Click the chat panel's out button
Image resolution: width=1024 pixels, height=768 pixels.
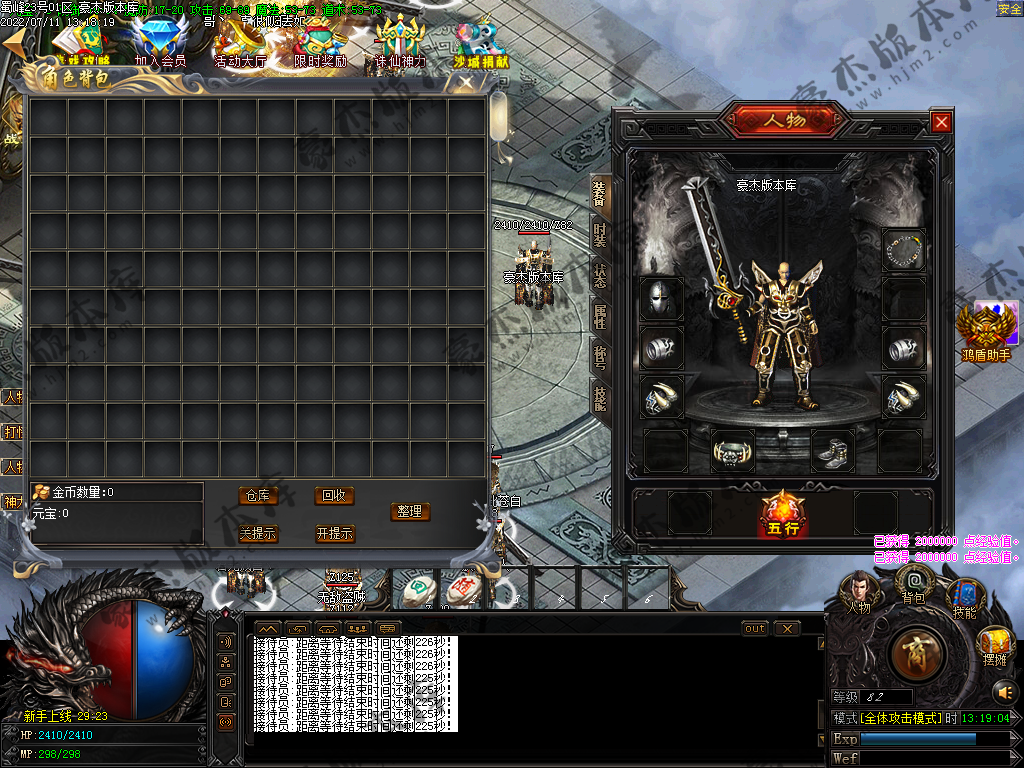(755, 628)
